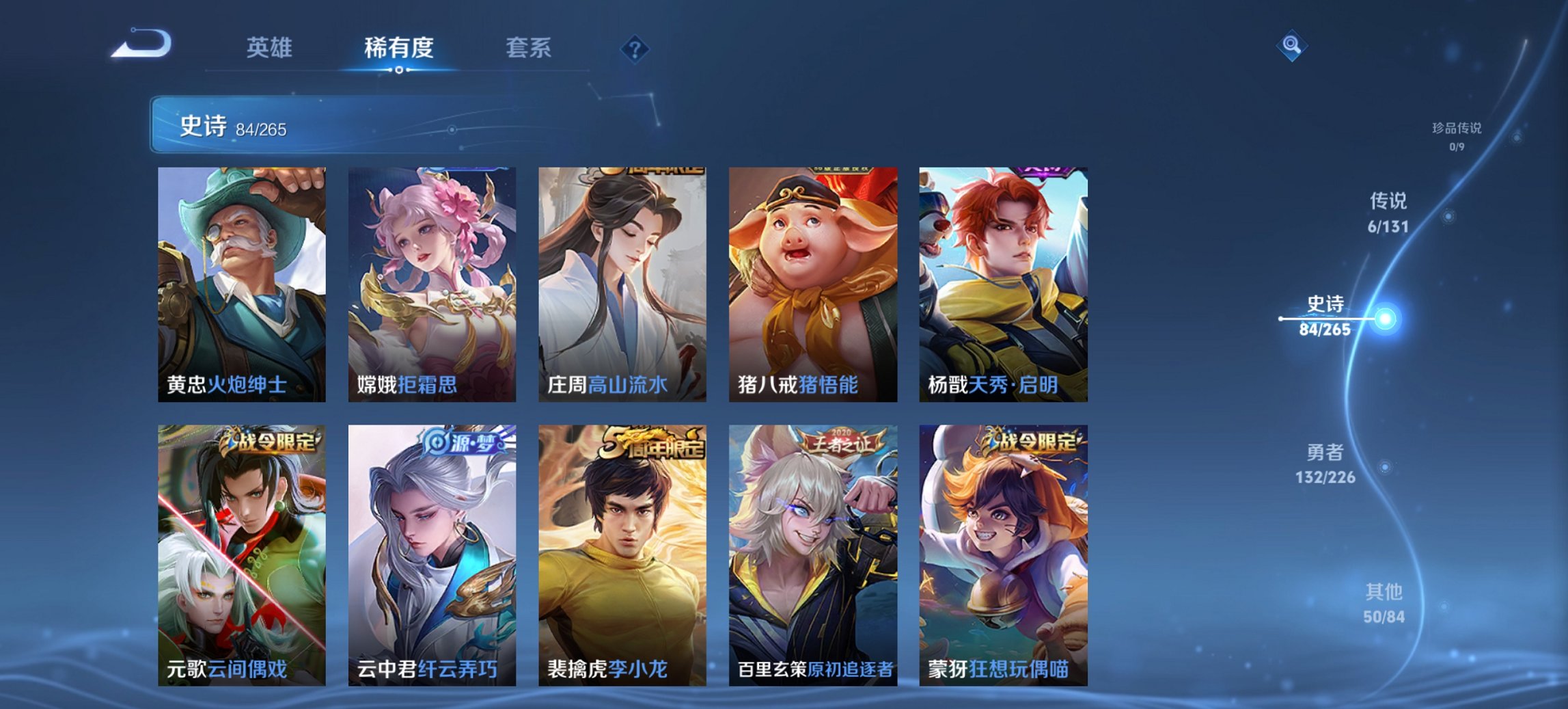Switch to the 套系 tab
Viewport: 1568px width, 709px height.
(x=529, y=49)
